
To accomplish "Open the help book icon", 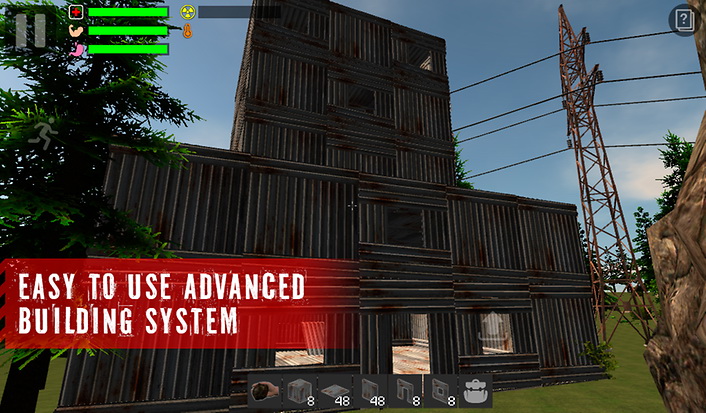I will tap(683, 20).
